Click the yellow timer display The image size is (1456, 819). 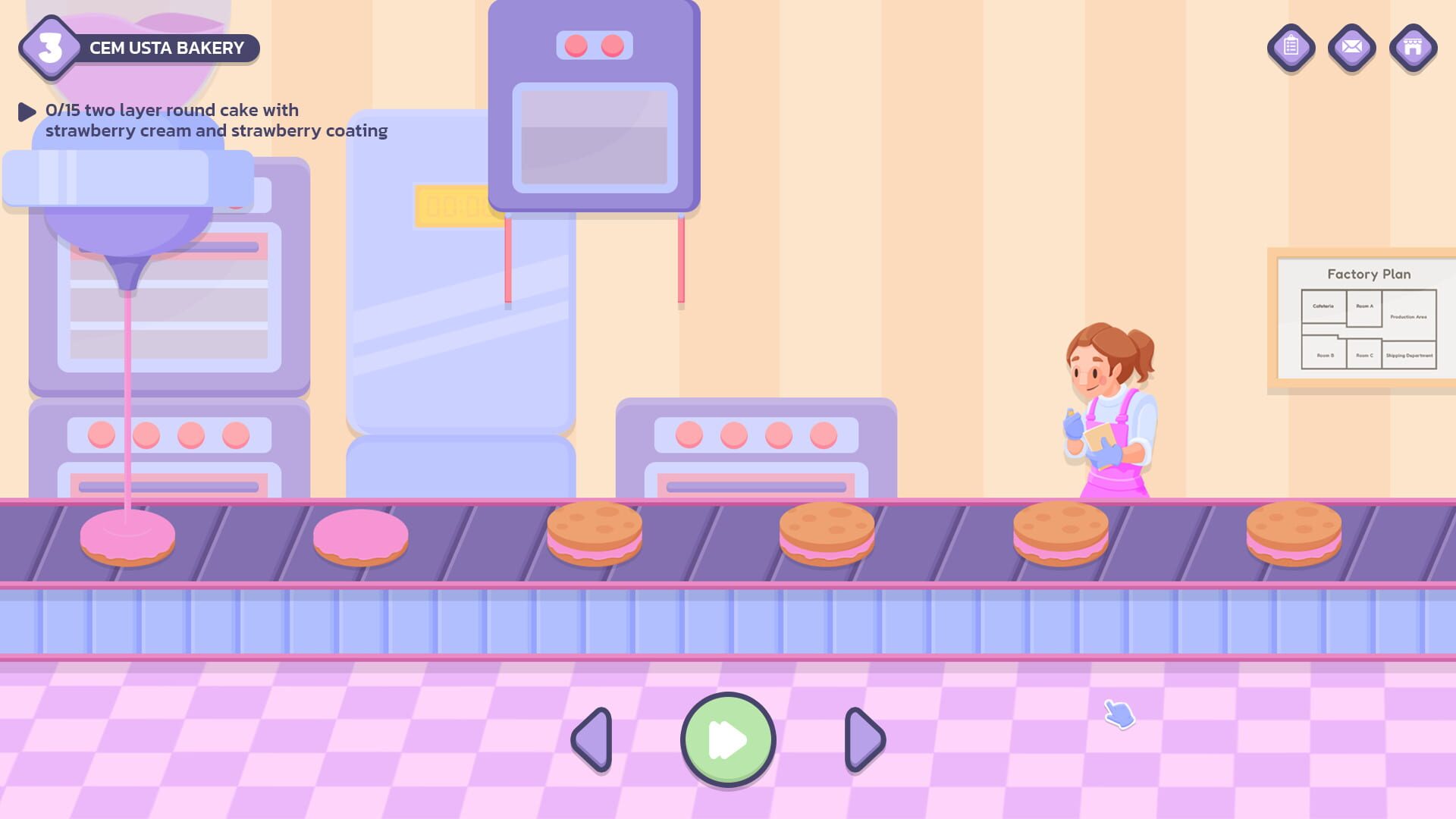[x=451, y=203]
